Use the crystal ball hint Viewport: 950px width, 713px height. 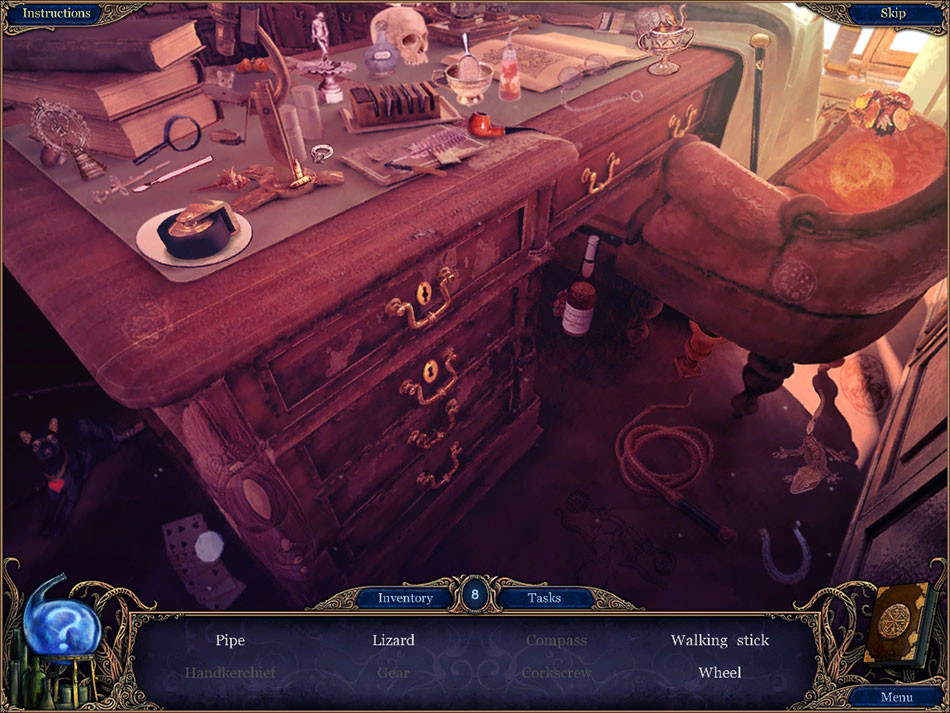coord(62,632)
